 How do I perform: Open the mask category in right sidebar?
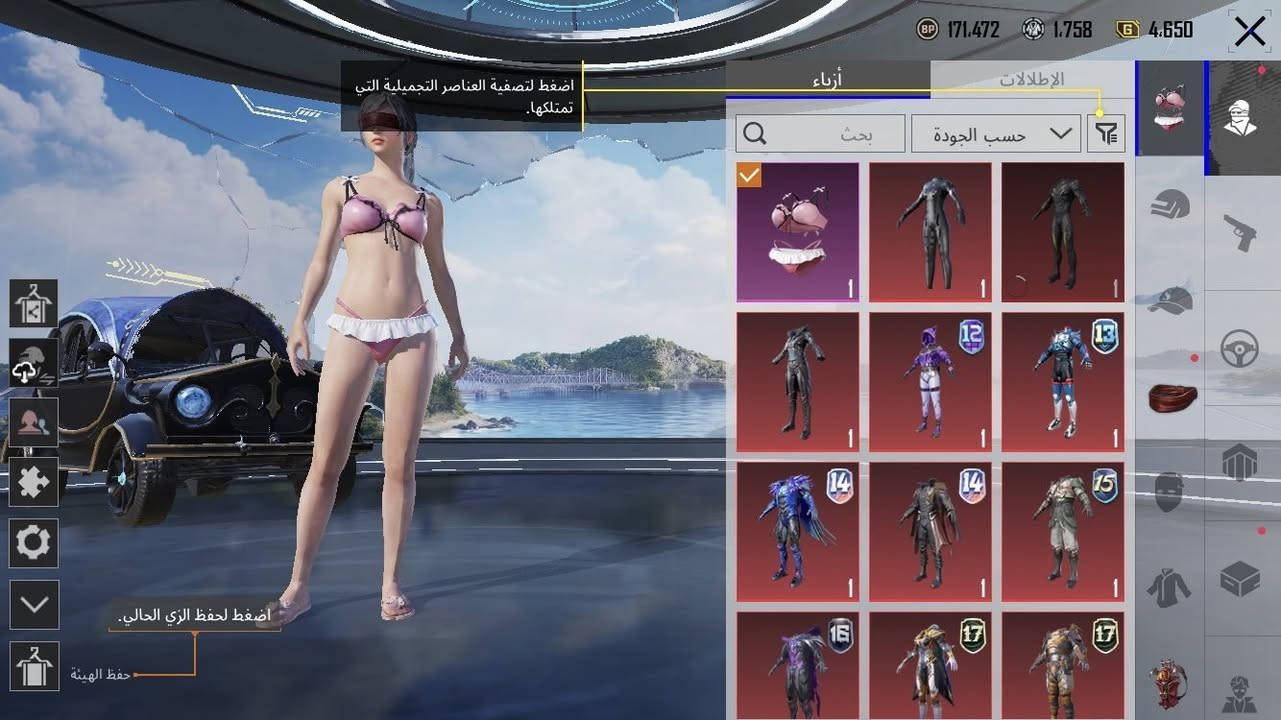click(x=1168, y=490)
